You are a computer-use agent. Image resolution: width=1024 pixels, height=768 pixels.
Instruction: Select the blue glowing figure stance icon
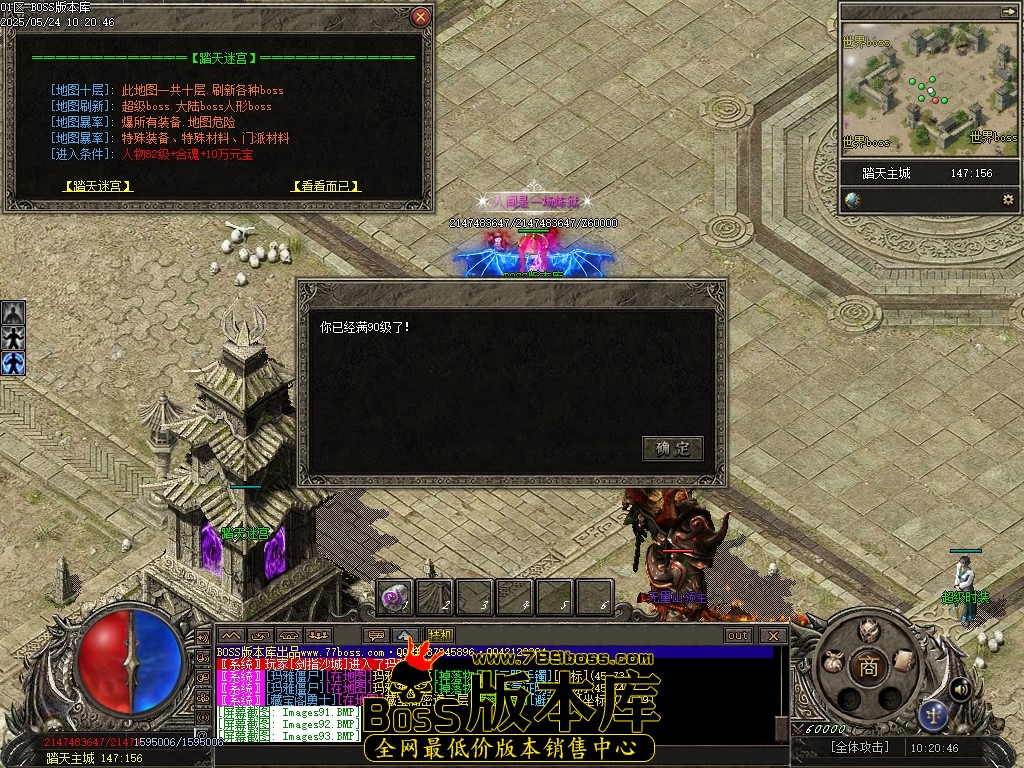point(13,363)
